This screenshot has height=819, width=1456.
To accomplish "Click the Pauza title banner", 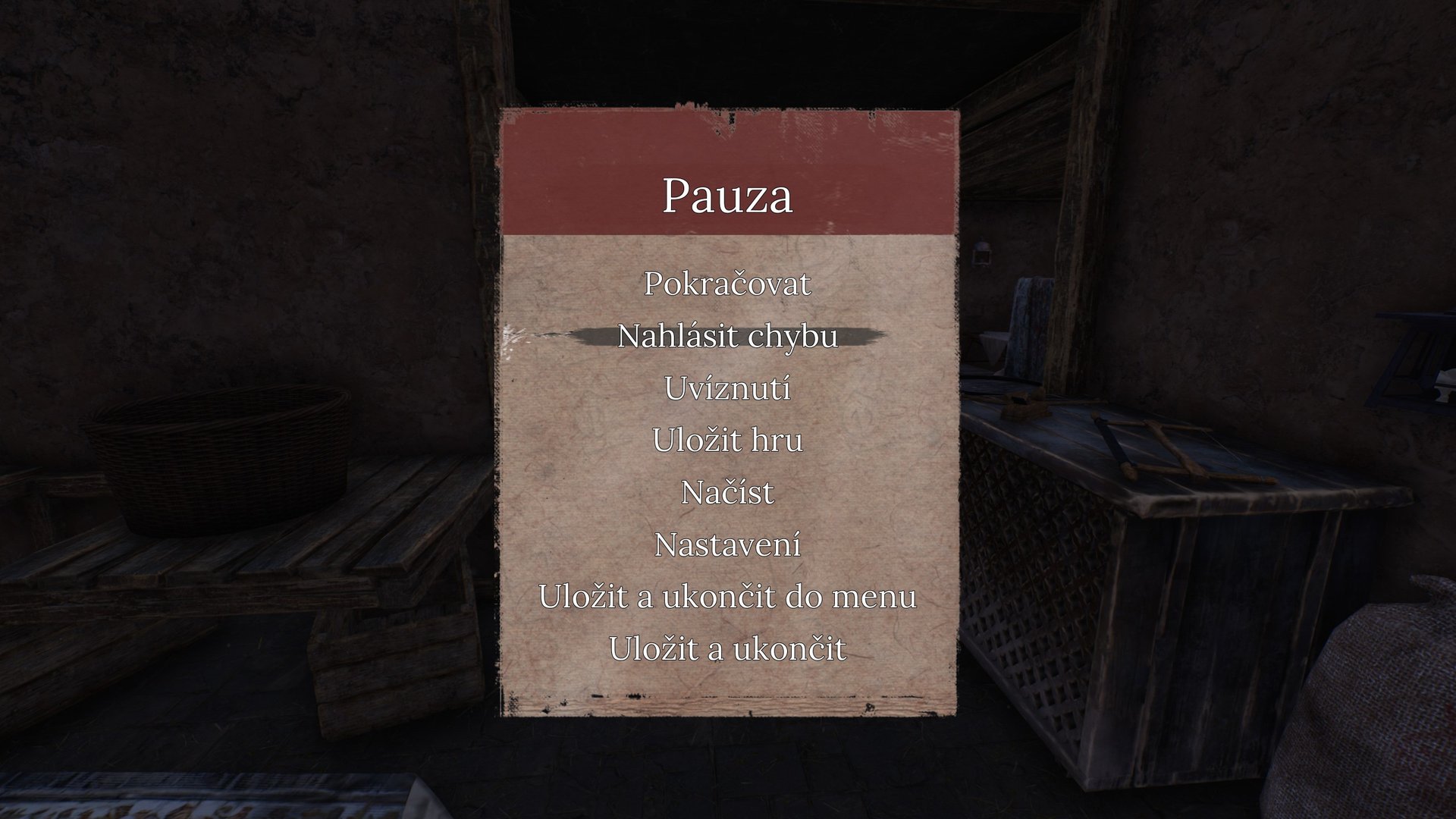I will click(728, 196).
